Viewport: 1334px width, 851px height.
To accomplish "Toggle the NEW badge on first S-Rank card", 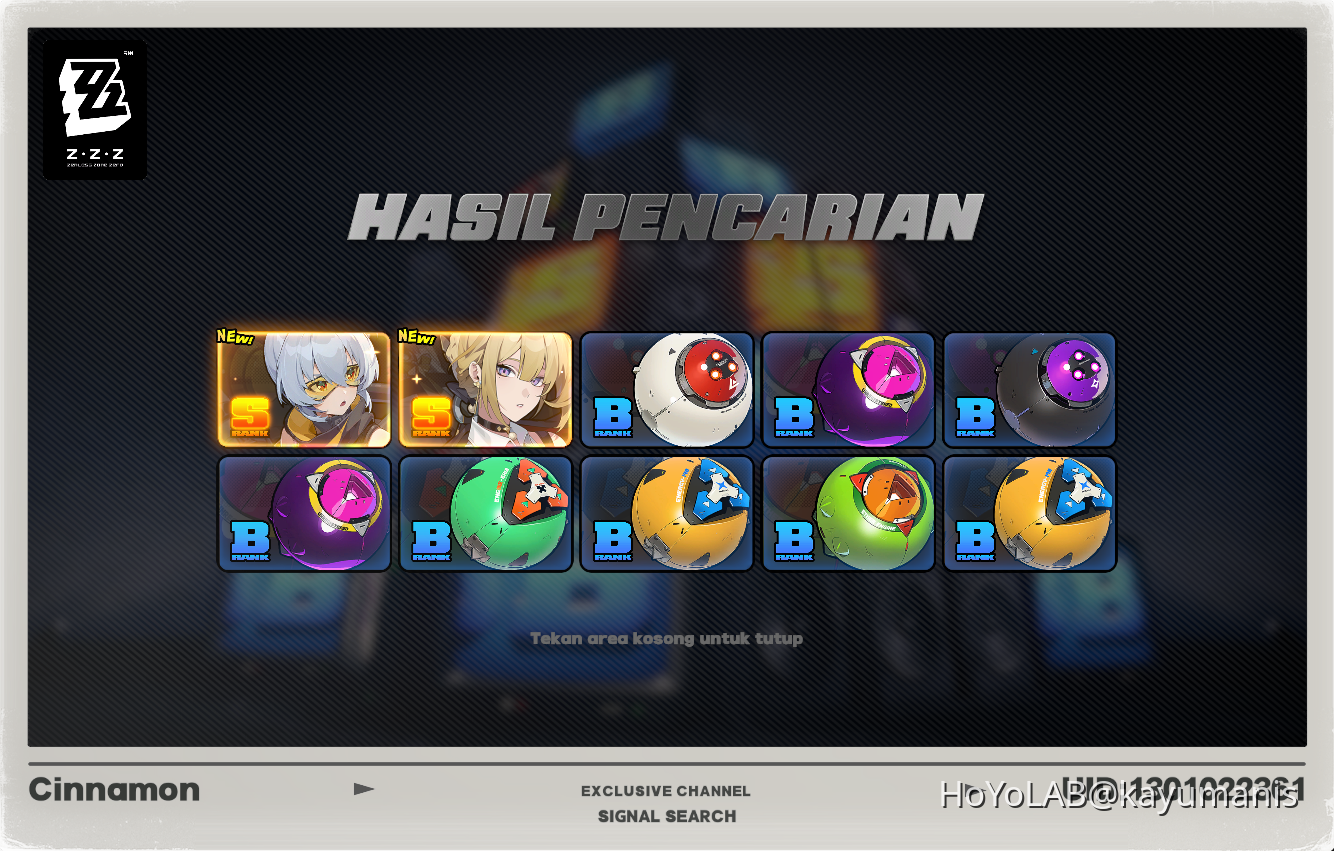I will (234, 338).
